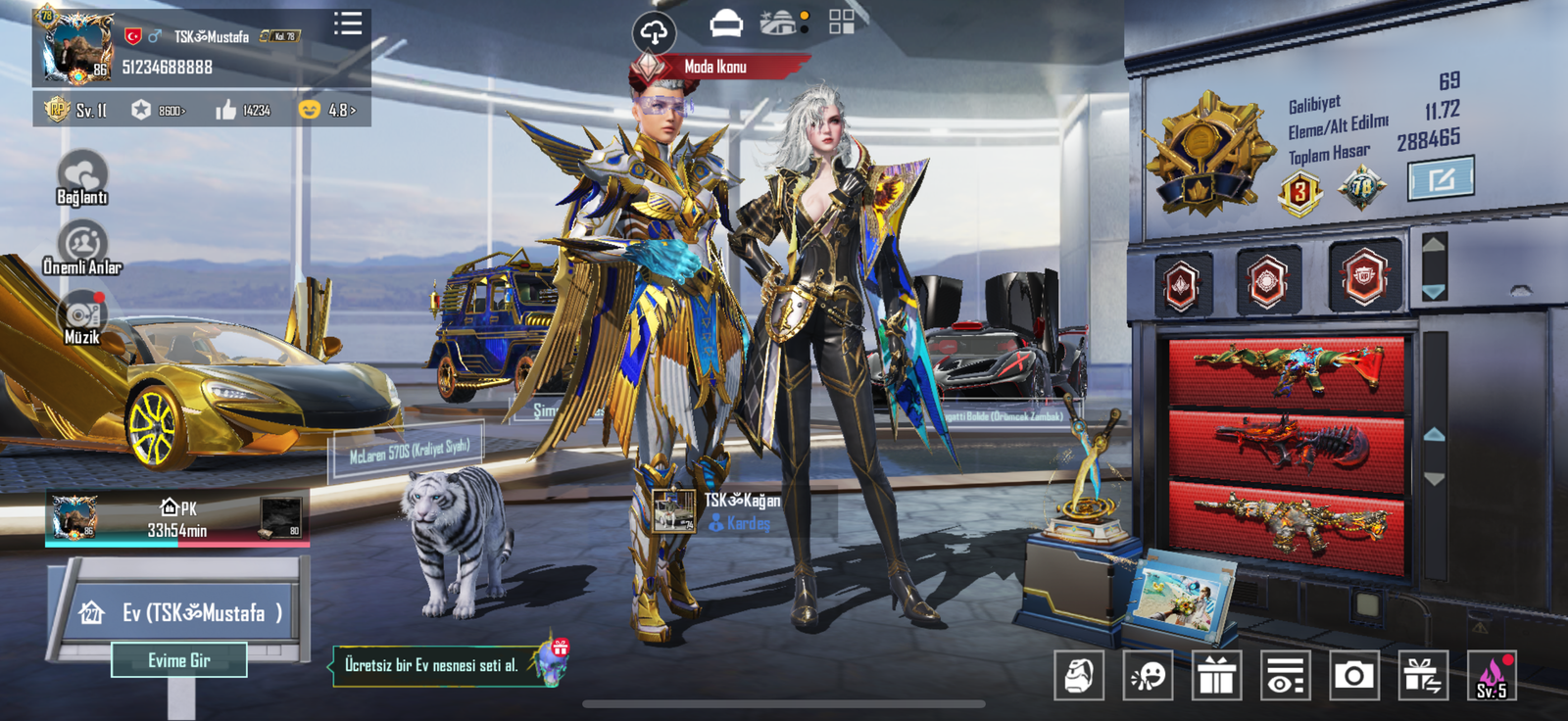Open the list menu beside the player name
1568x721 pixels.
[348, 24]
